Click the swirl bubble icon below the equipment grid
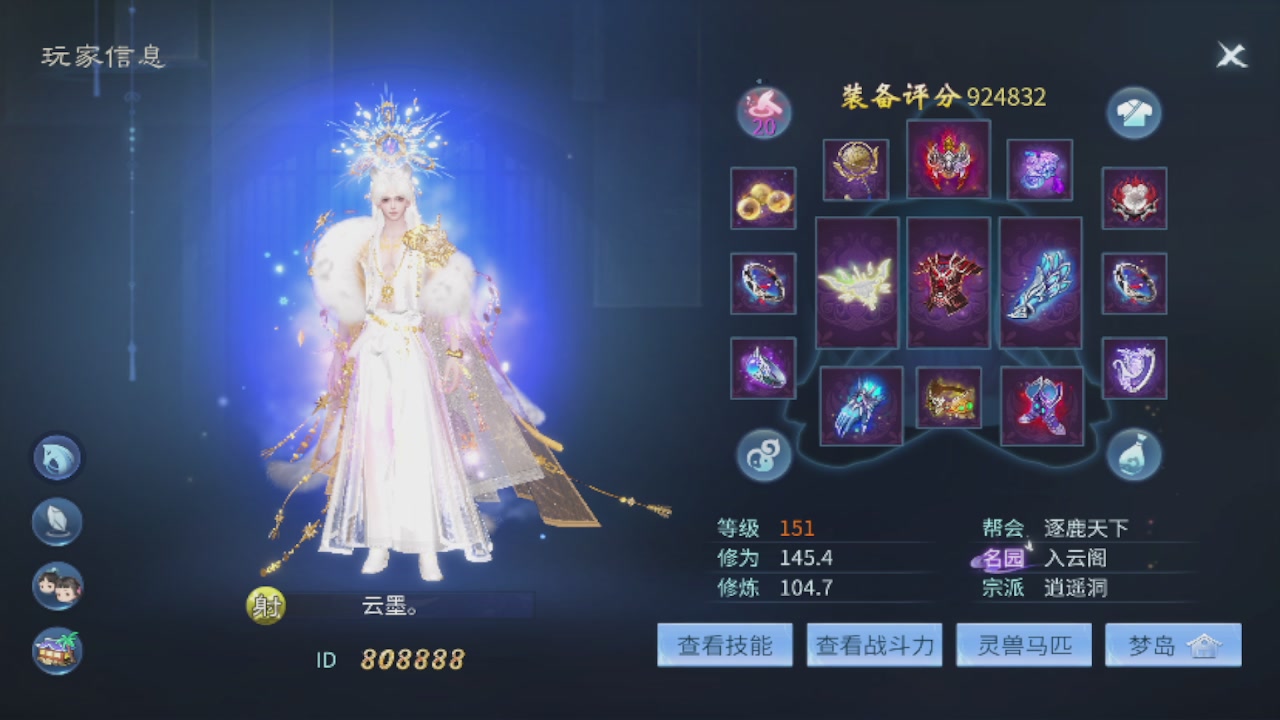The width and height of the screenshot is (1280, 720). pyautogui.click(x=763, y=455)
